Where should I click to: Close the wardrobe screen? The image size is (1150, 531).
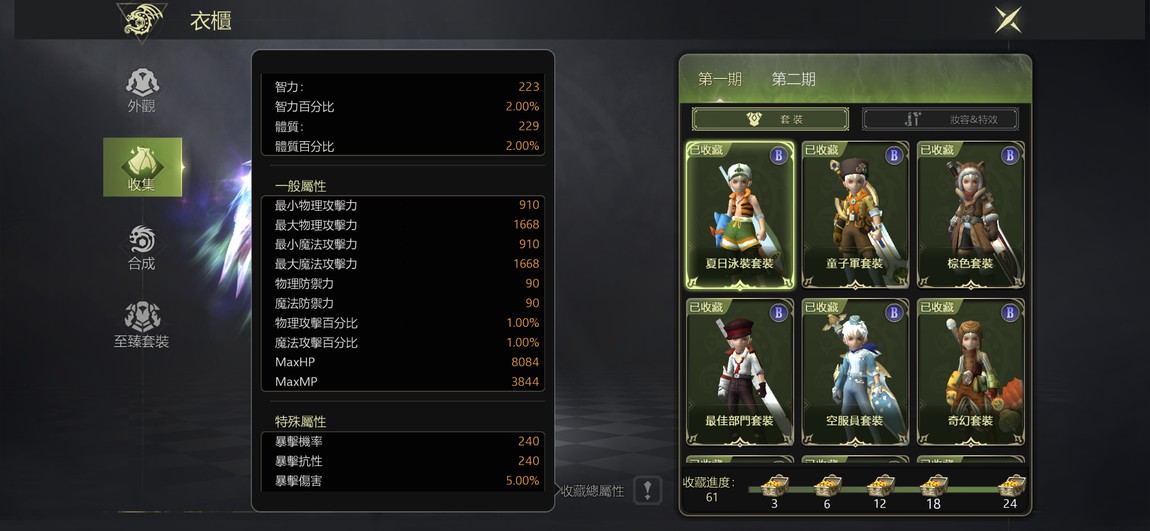(x=1008, y=19)
